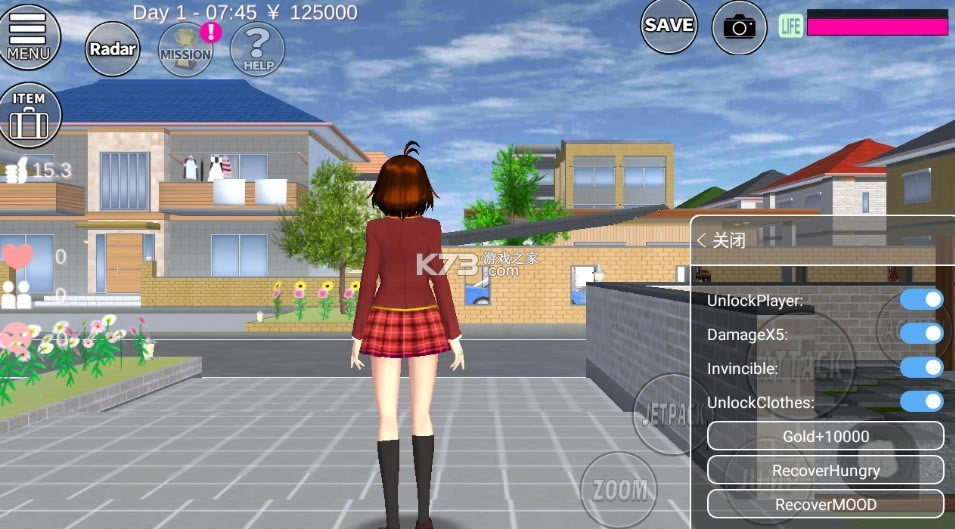Viewport: 955px width, 529px height.
Task: Add gold with Gold+10000 button
Action: click(x=825, y=436)
